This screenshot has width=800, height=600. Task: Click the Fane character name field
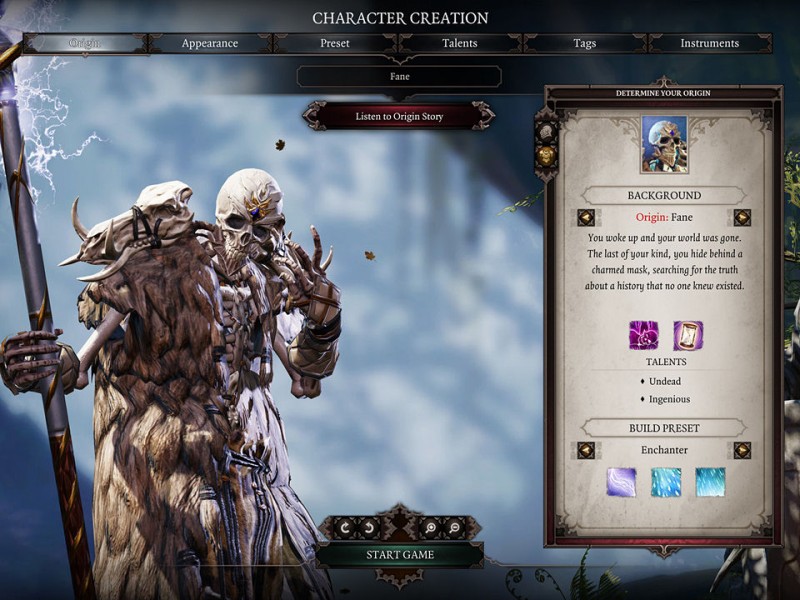tap(399, 76)
